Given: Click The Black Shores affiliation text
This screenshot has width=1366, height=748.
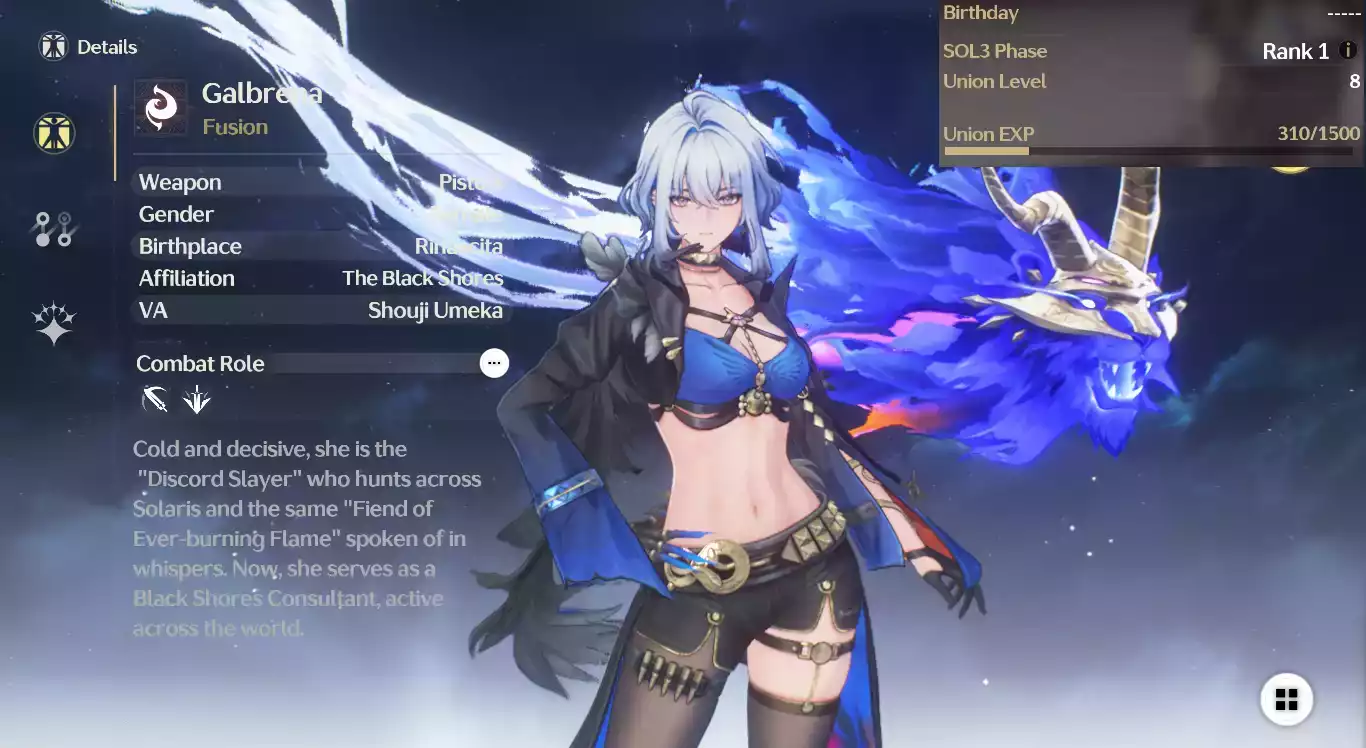Looking at the screenshot, I should click(422, 278).
